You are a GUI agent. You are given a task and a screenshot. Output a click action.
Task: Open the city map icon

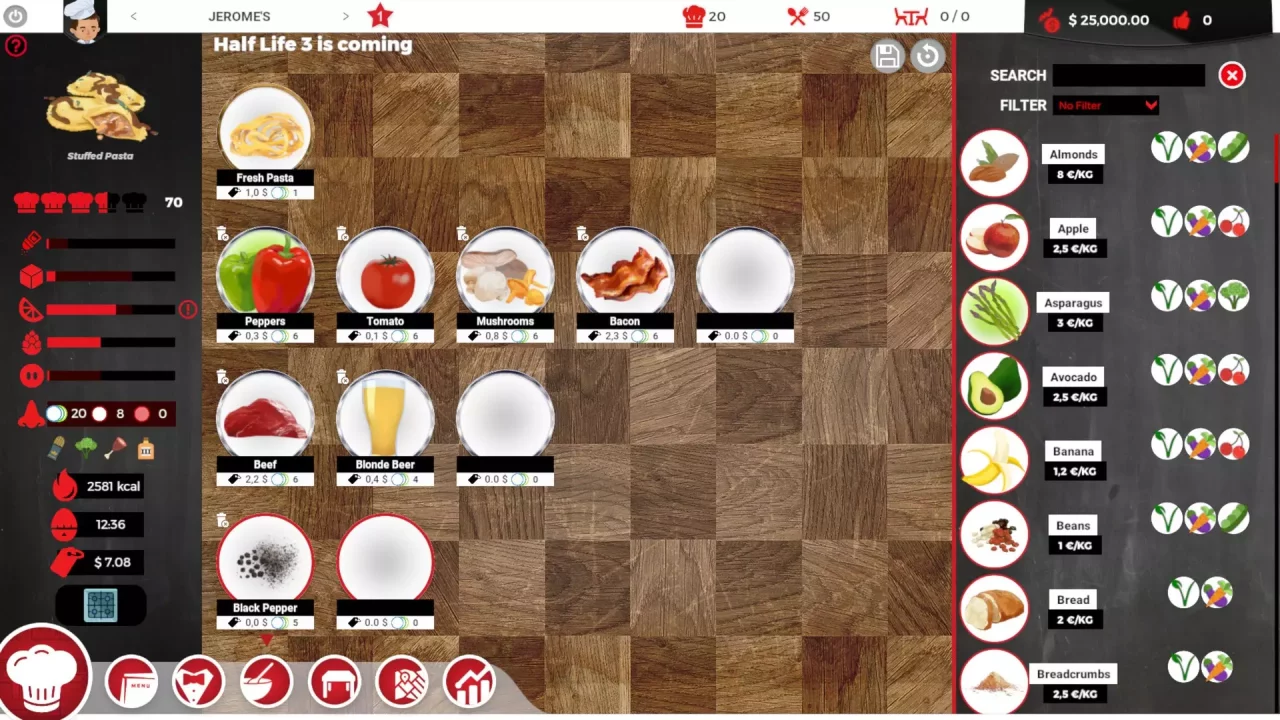click(402, 681)
